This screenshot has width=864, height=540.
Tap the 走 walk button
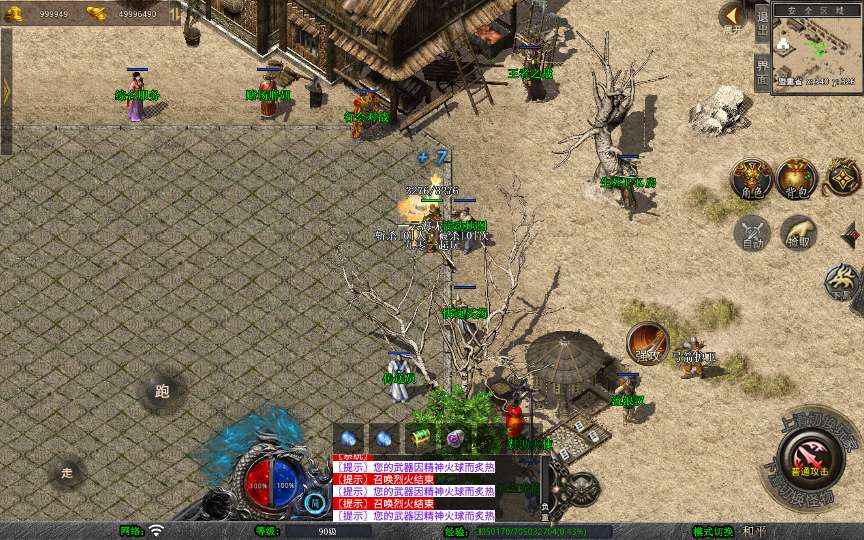coord(67,472)
